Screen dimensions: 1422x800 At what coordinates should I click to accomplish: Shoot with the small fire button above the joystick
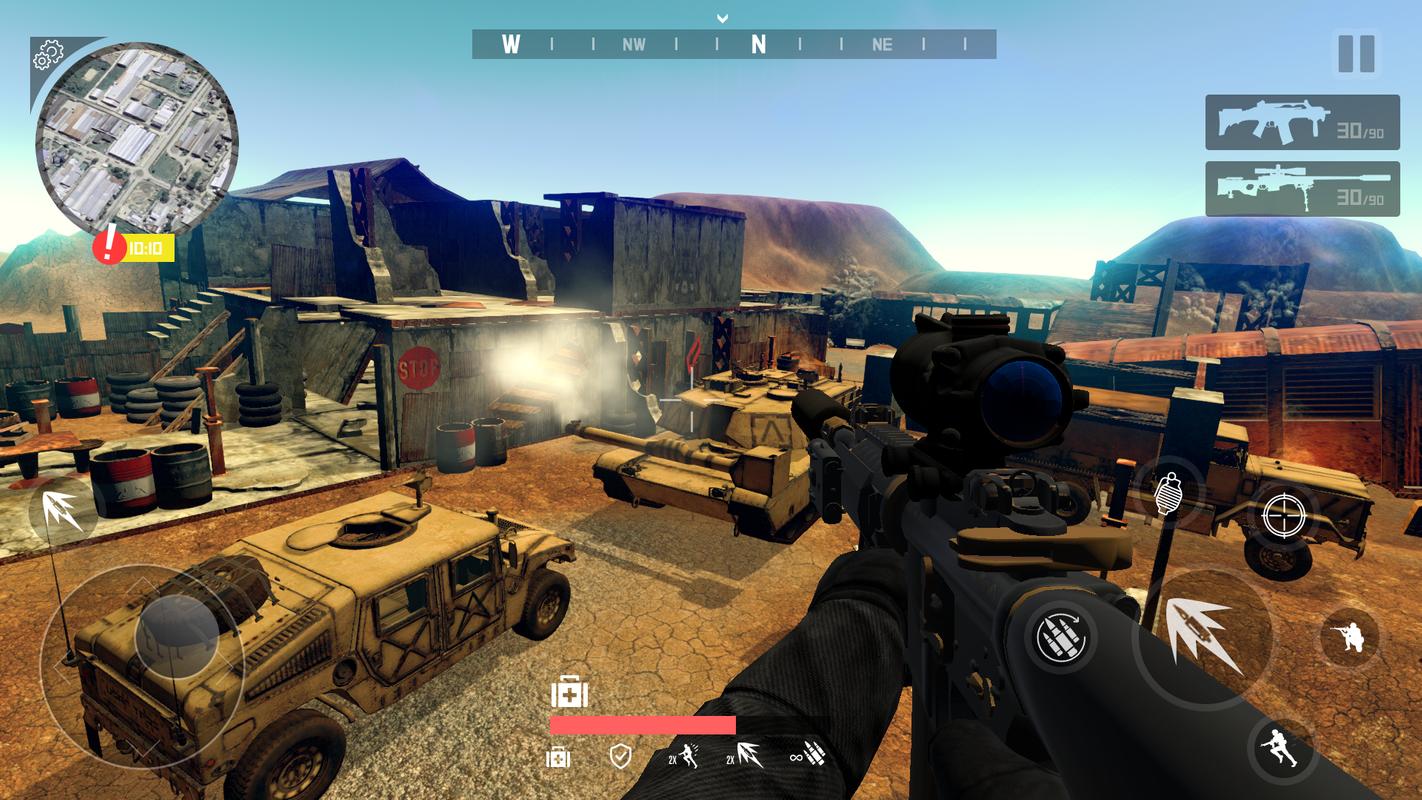point(62,510)
